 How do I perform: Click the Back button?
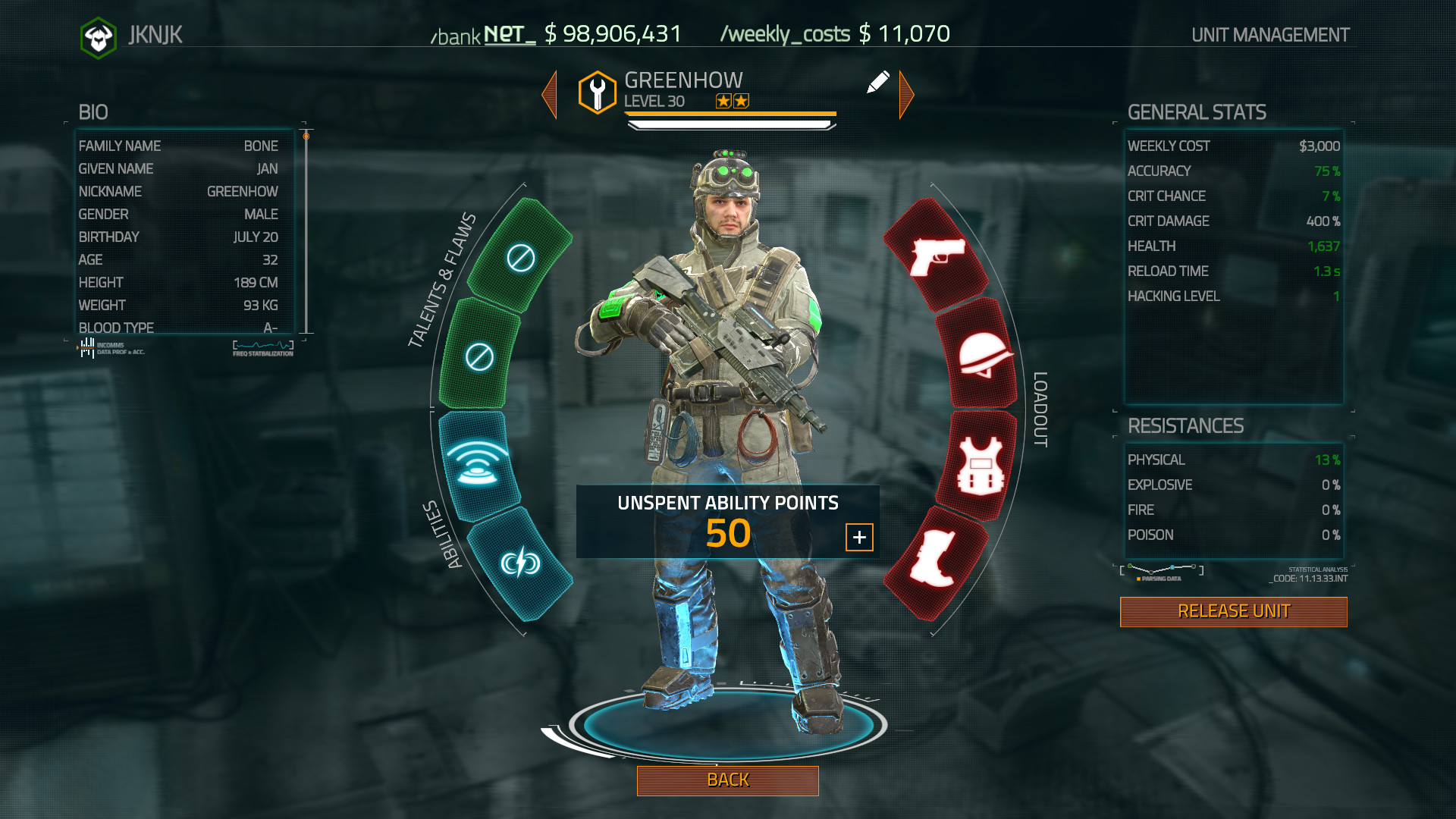(727, 780)
